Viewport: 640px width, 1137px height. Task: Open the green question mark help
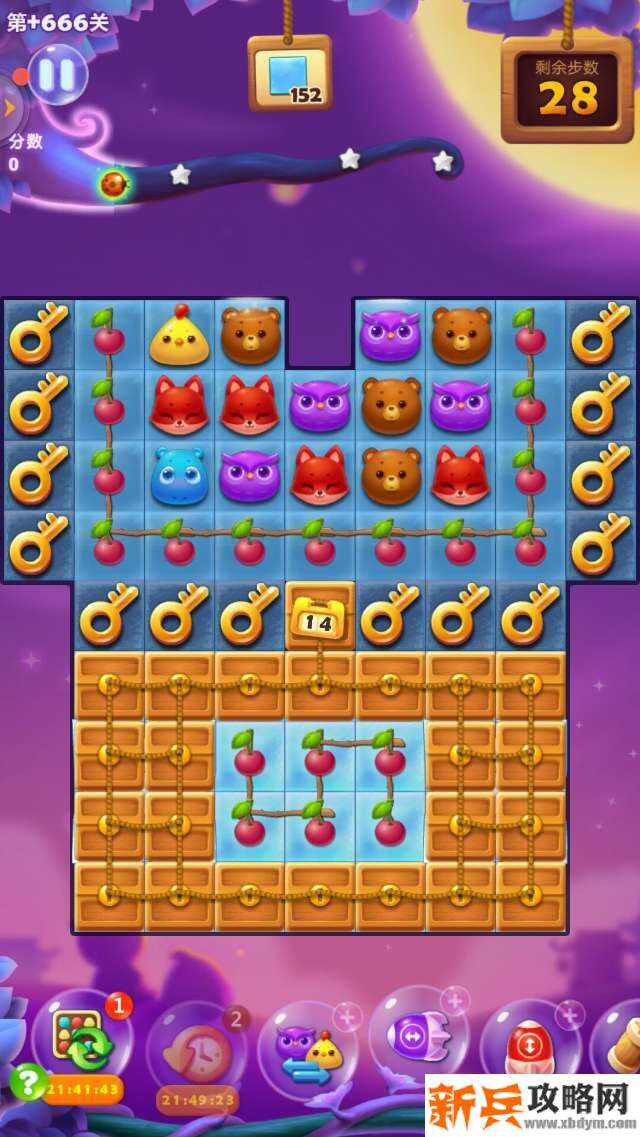click(25, 1080)
